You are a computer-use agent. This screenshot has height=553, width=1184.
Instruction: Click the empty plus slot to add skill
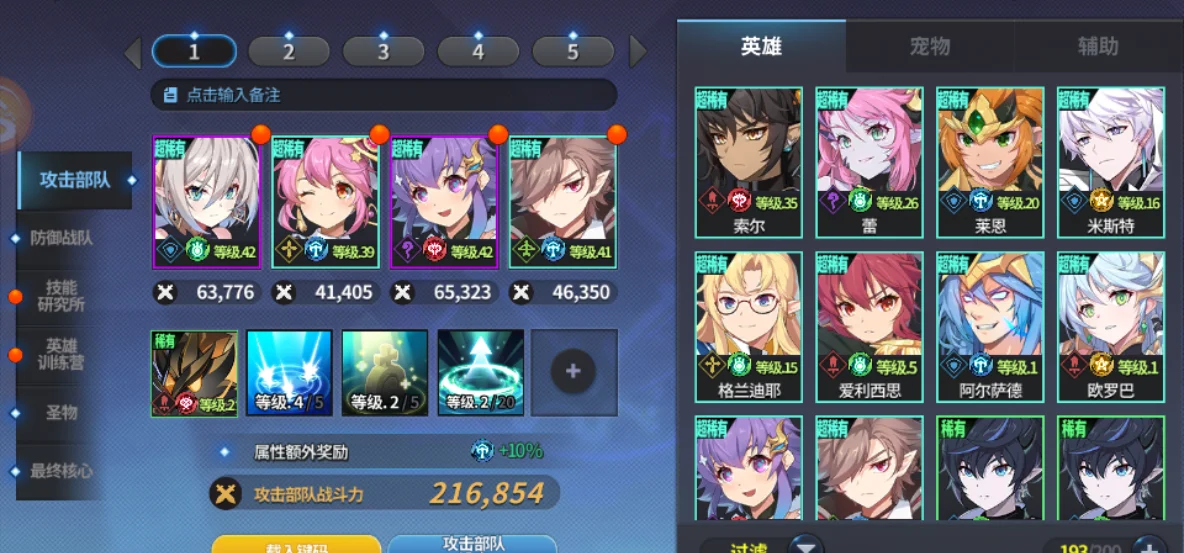[573, 372]
